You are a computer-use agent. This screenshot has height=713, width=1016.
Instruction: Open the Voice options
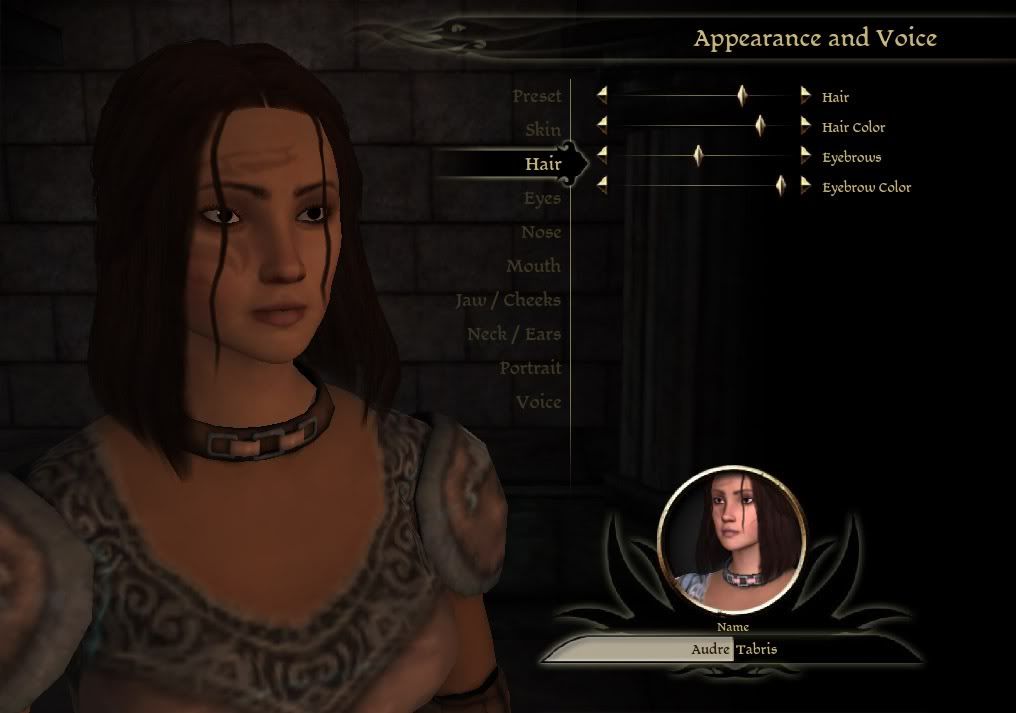point(538,403)
